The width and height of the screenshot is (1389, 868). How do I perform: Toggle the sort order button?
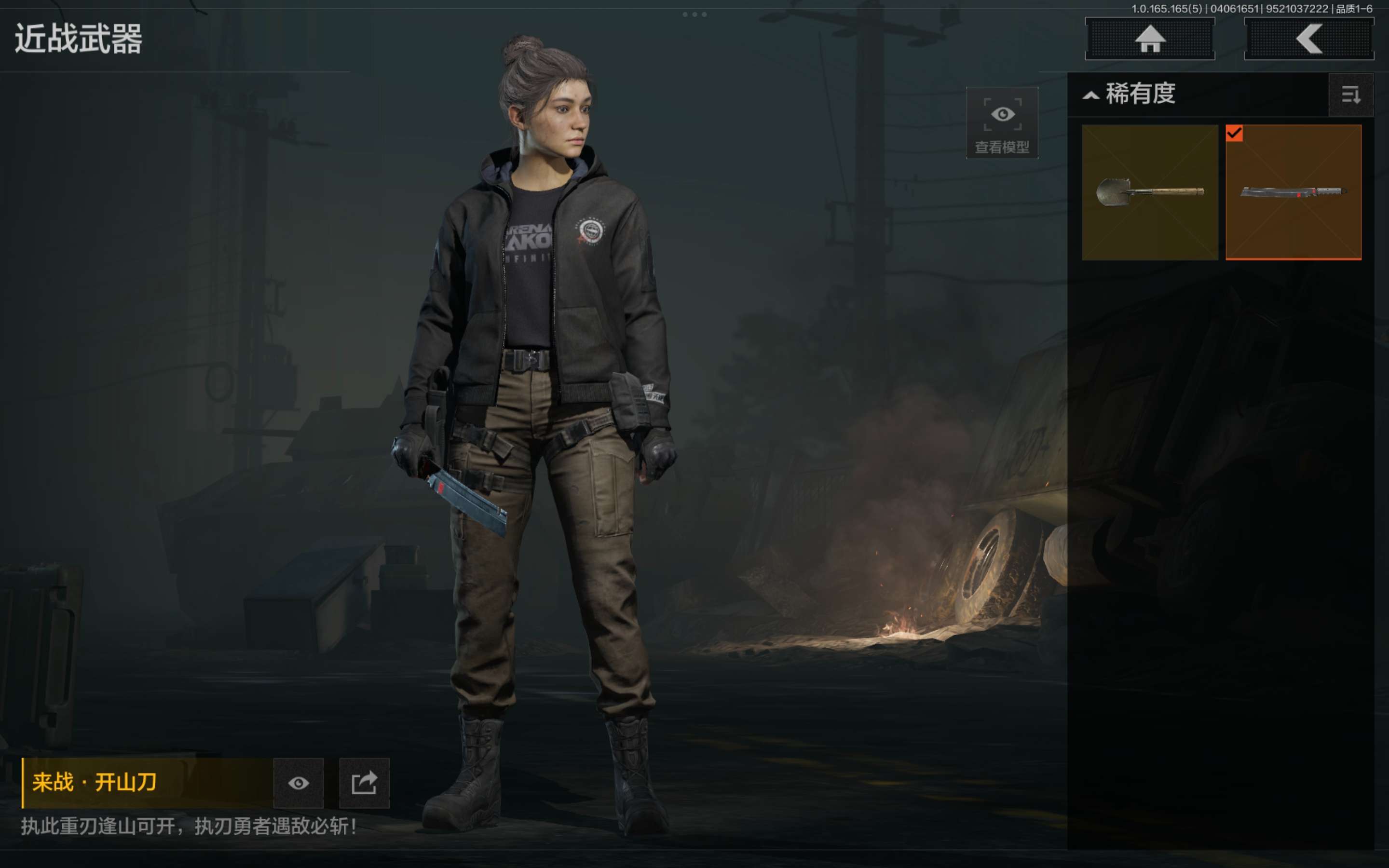point(1350,95)
